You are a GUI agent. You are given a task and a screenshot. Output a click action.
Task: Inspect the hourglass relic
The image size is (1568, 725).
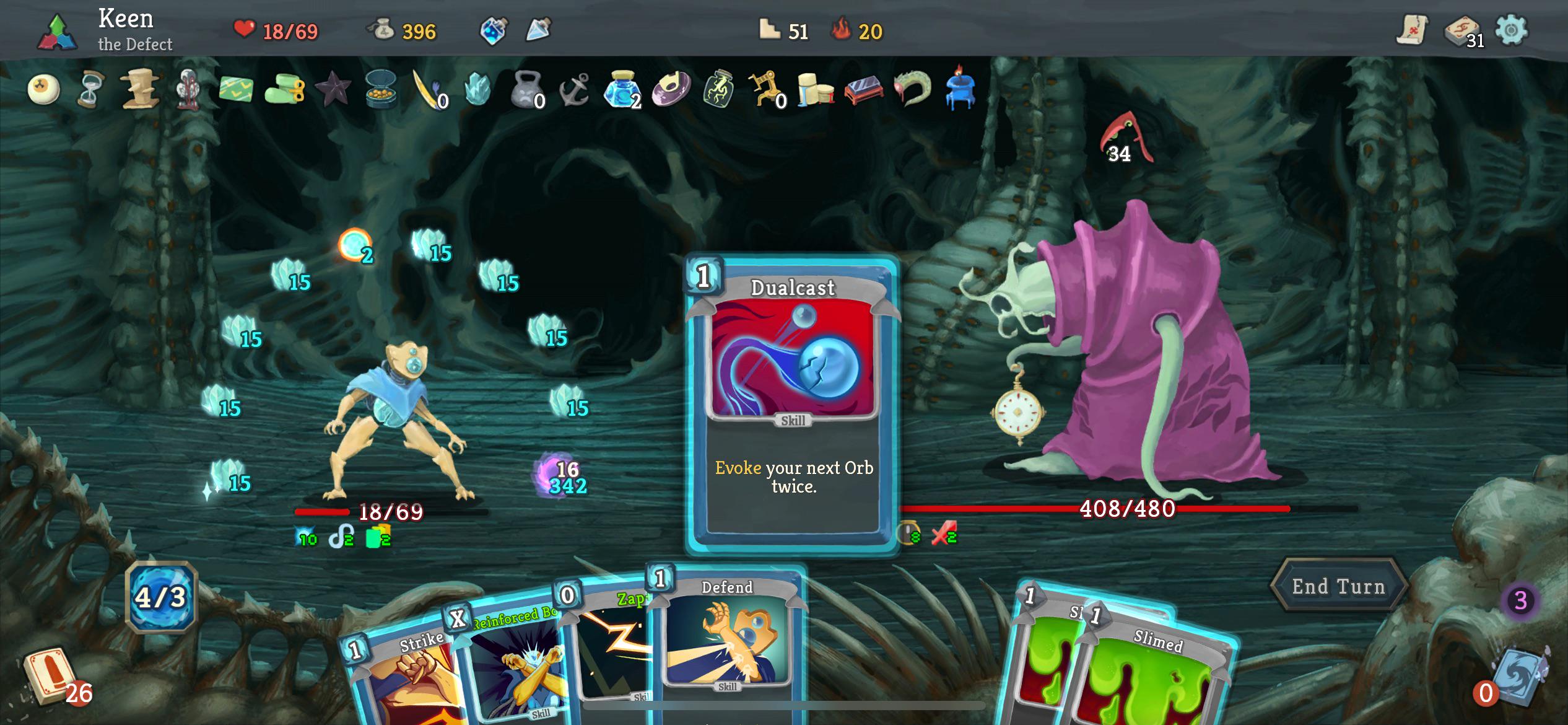click(x=91, y=90)
